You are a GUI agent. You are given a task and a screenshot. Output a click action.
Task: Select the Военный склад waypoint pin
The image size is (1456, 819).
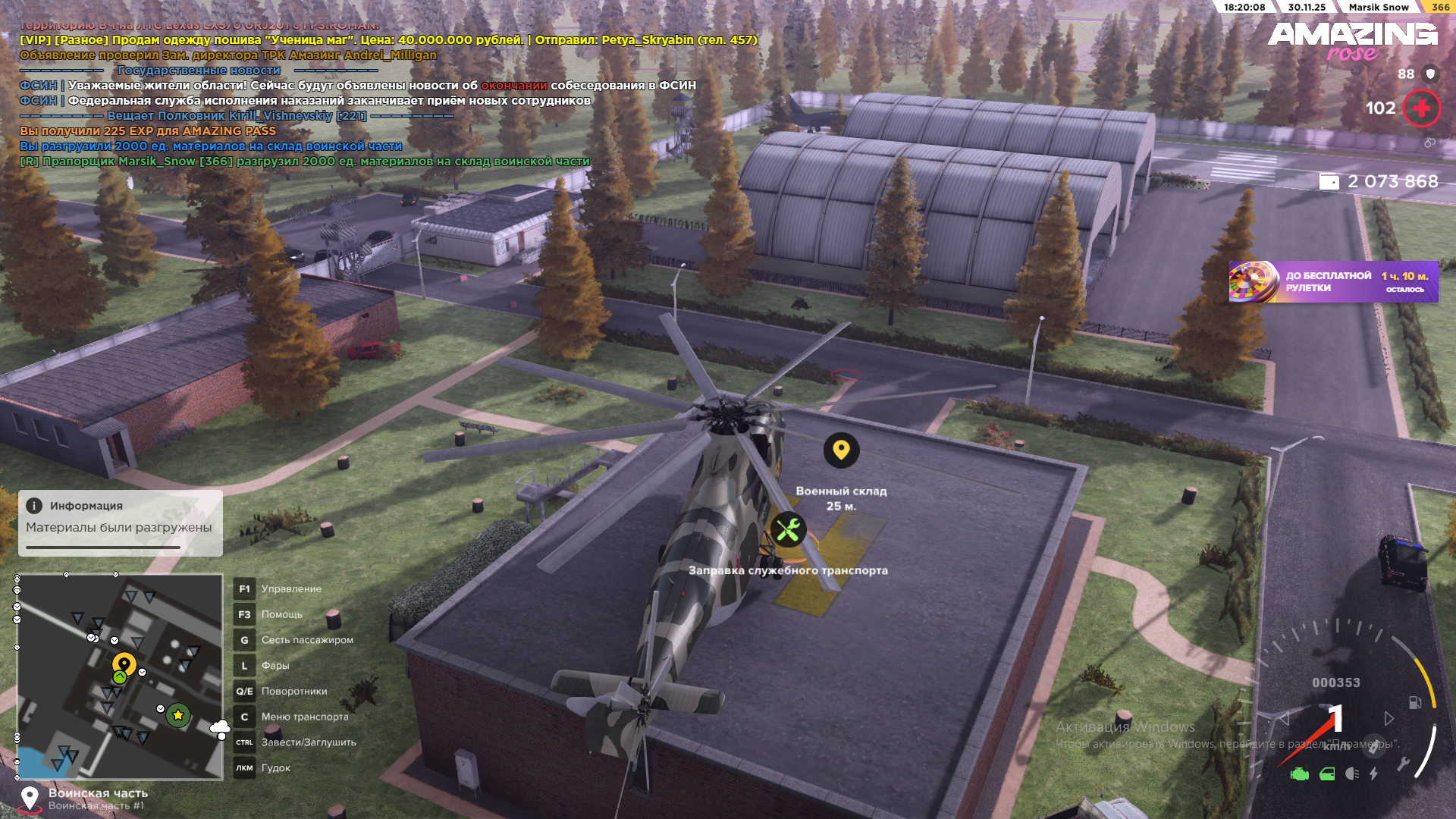[x=841, y=450]
